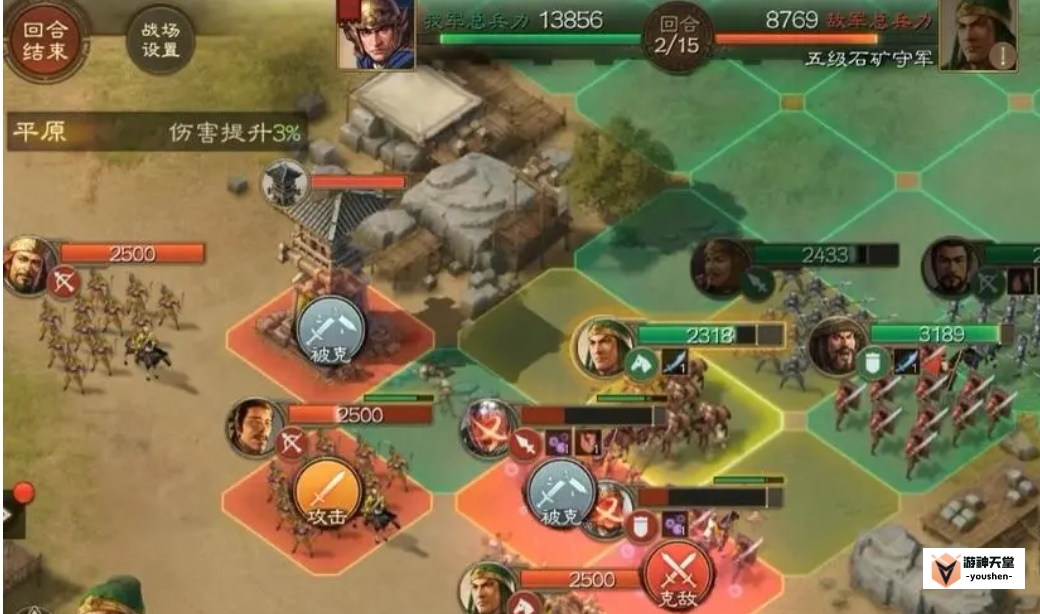The height and width of the screenshot is (614, 1040).
Task: Tap the 被克 button on the watchtower tile
Action: (331, 331)
